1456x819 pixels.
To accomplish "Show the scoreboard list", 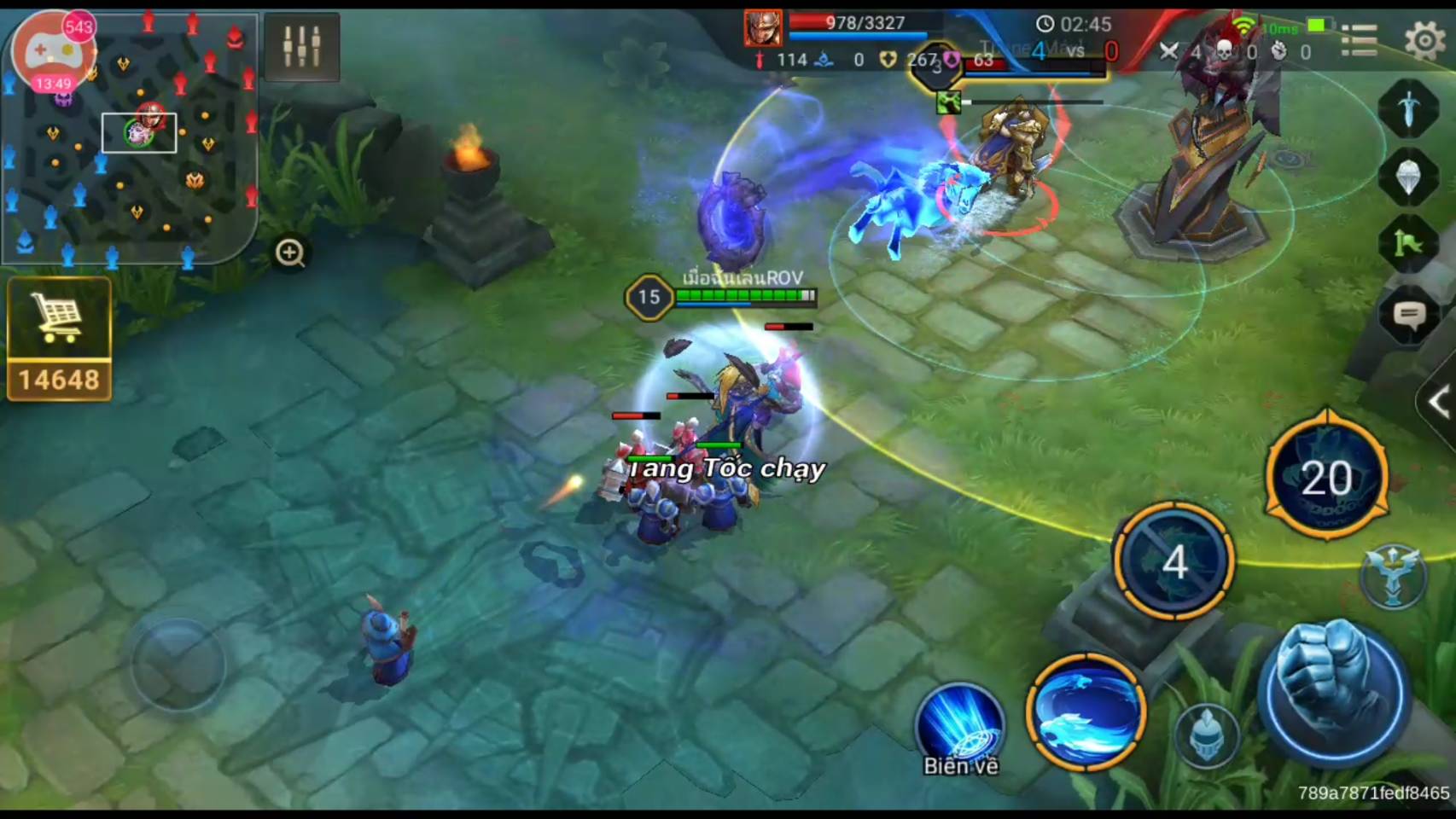I will tap(1359, 40).
